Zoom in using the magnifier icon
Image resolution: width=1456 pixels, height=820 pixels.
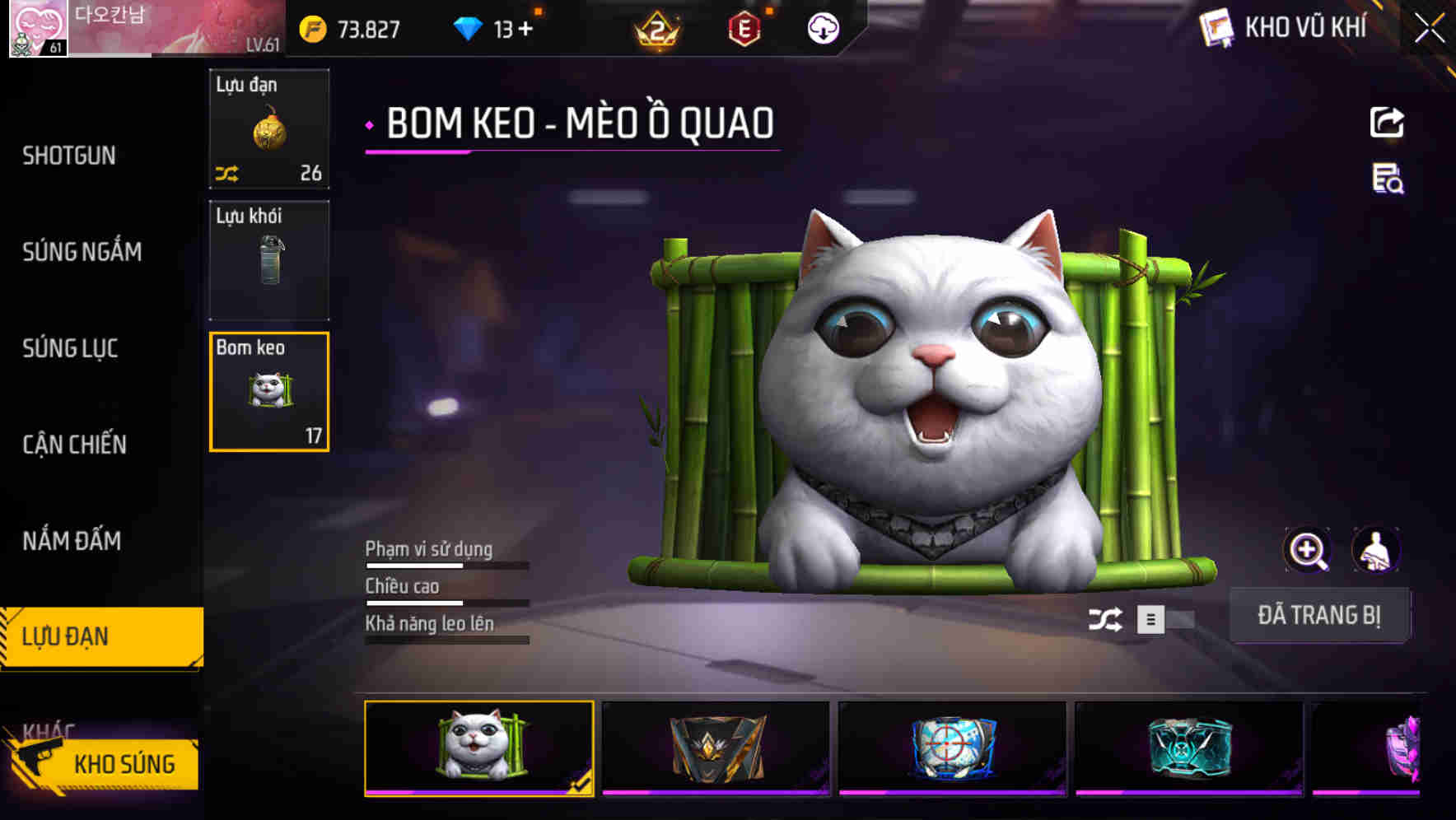[1308, 549]
